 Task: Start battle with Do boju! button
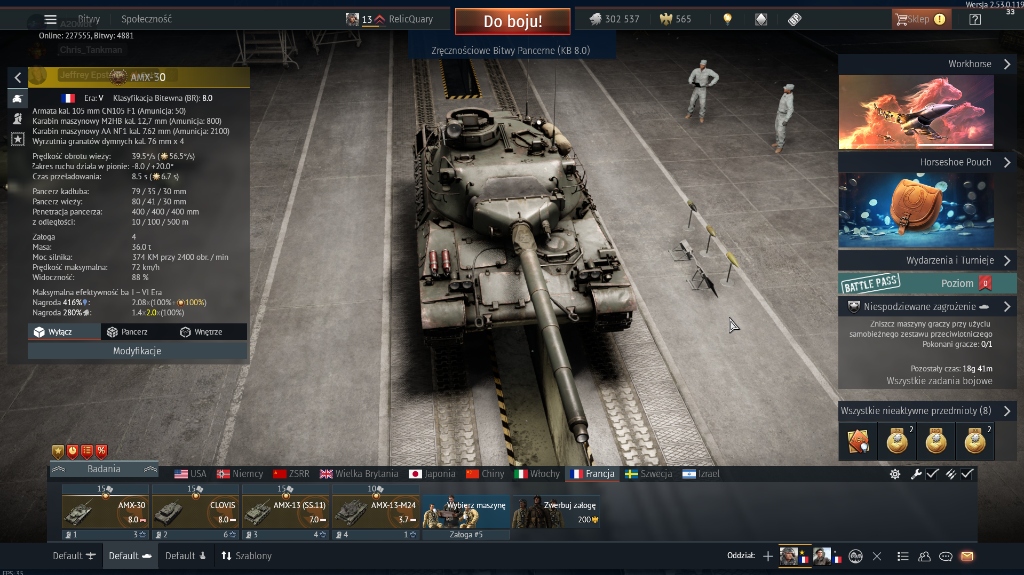(x=512, y=21)
